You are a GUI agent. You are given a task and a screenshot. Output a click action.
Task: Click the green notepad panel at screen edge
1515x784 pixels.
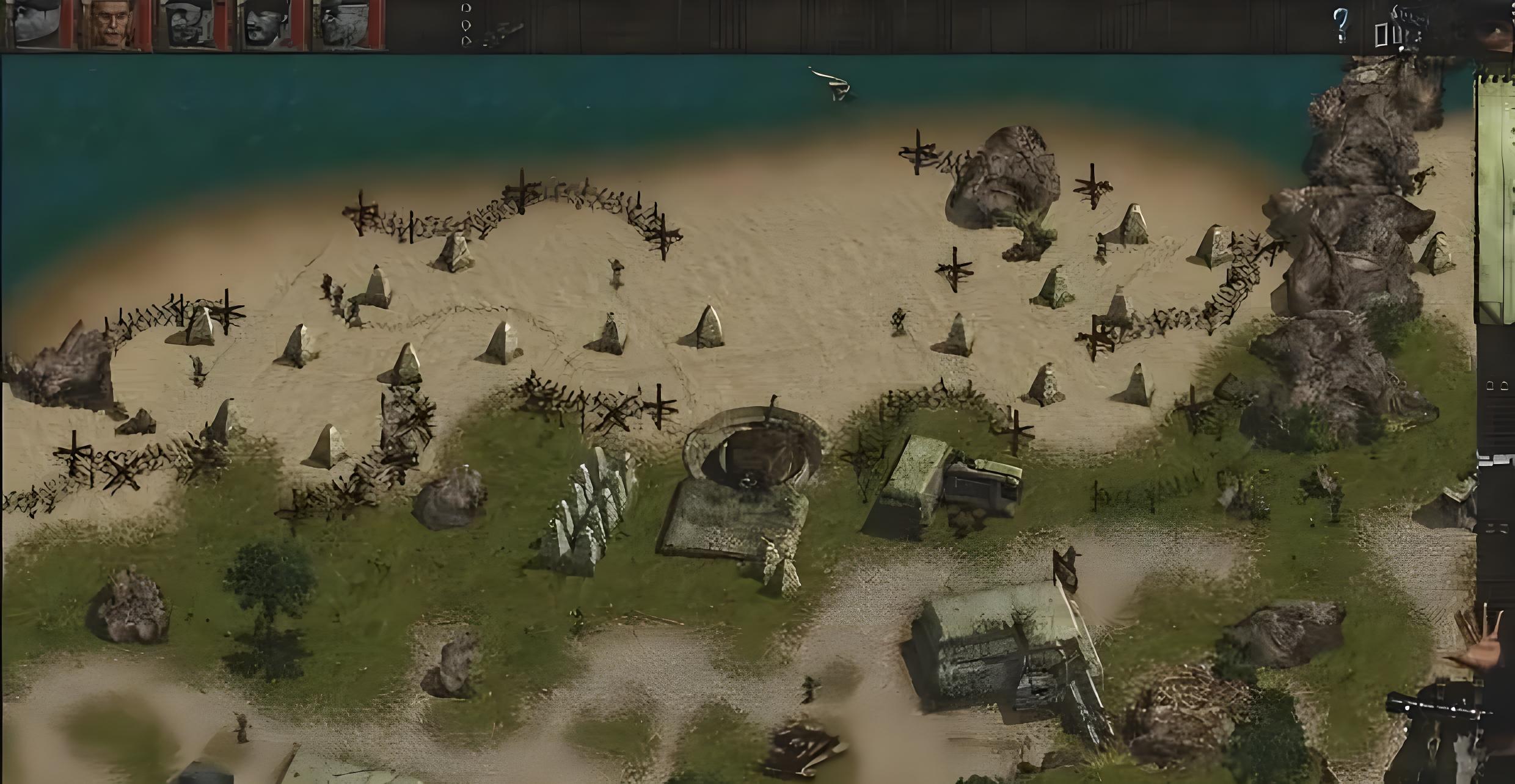click(1495, 201)
